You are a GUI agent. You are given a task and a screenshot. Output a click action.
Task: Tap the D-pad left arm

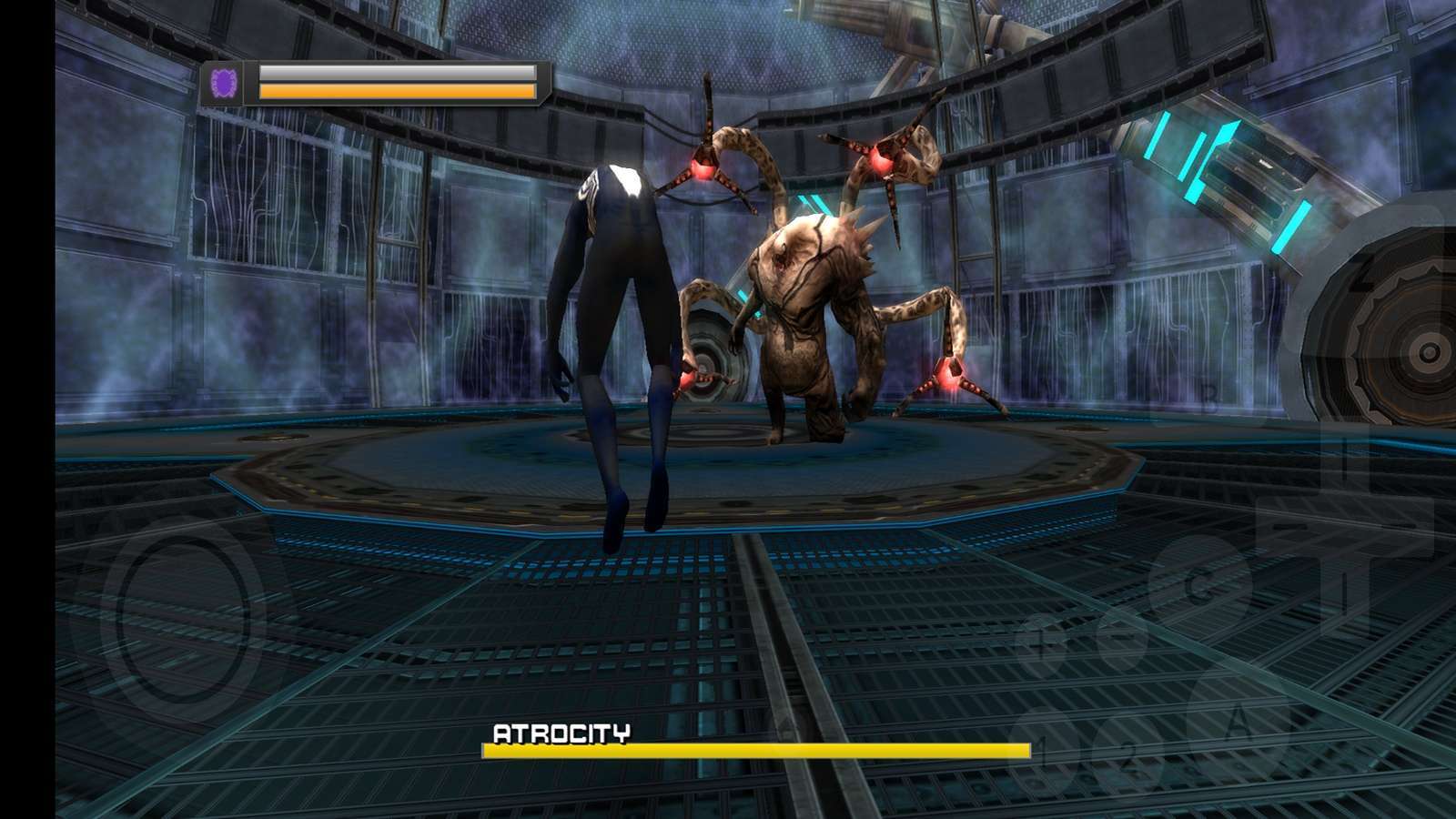(x=1279, y=531)
